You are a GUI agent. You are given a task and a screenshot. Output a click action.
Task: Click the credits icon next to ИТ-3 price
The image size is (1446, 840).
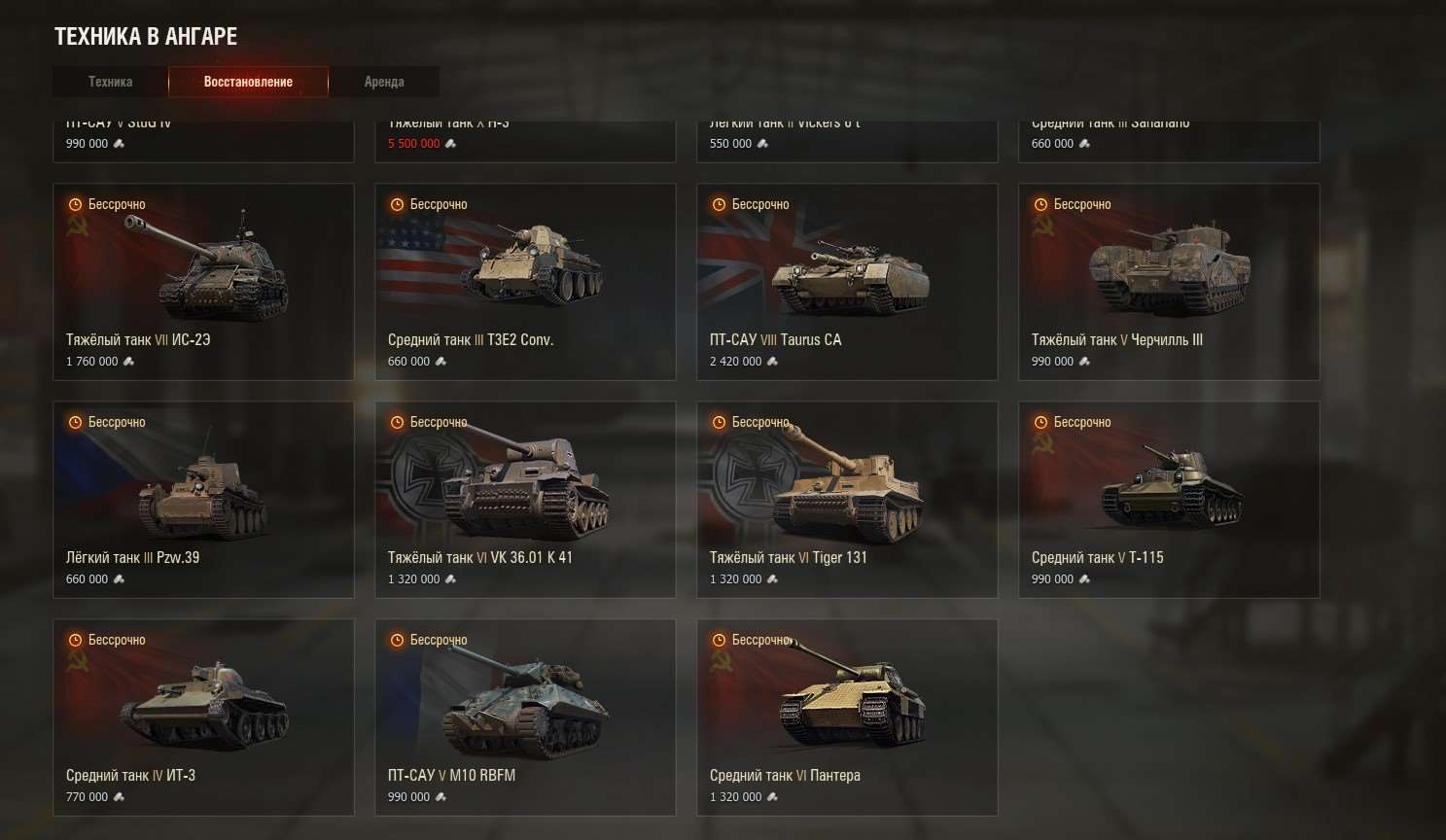click(121, 796)
